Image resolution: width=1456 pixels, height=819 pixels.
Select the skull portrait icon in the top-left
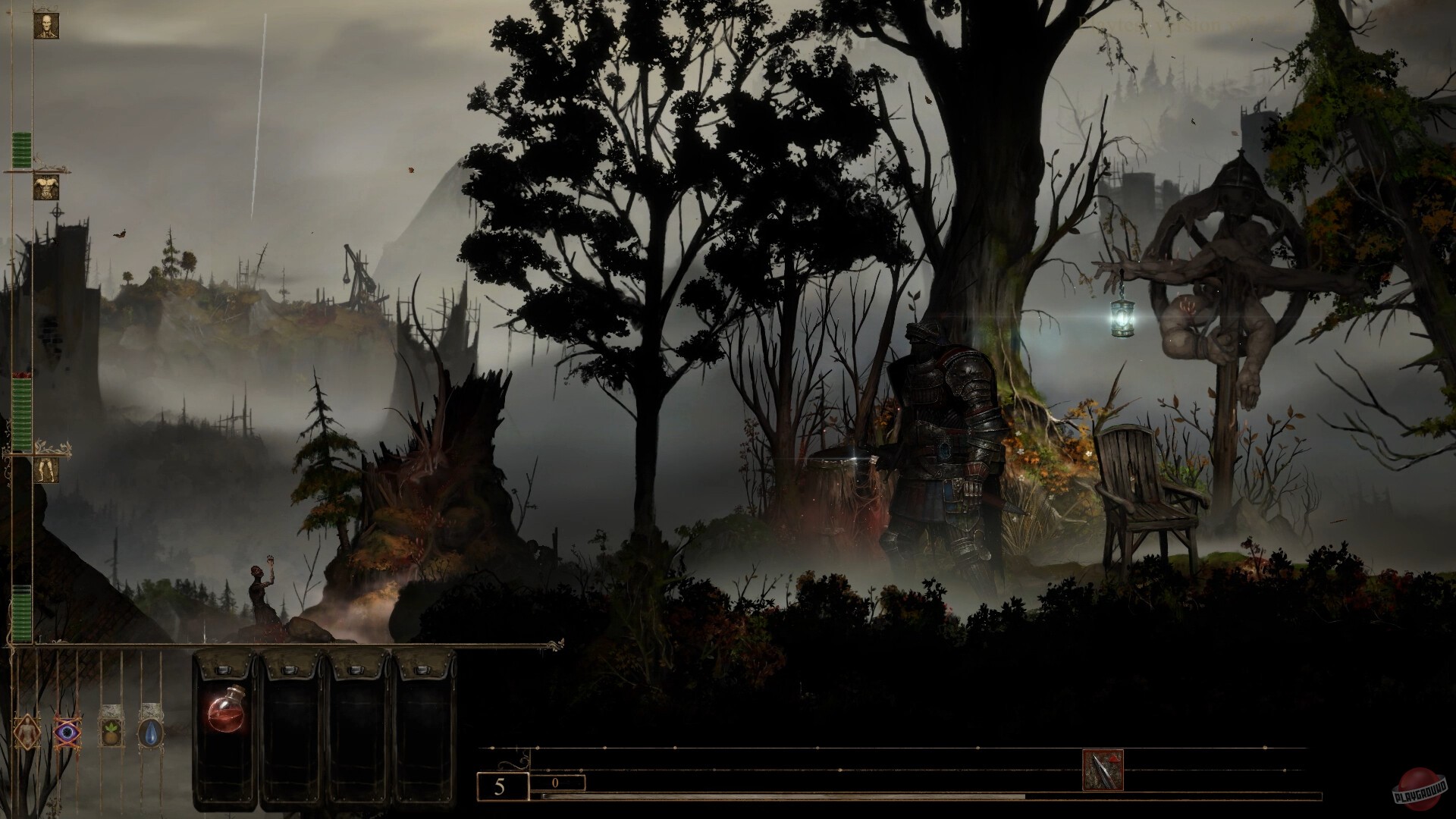click(x=47, y=24)
